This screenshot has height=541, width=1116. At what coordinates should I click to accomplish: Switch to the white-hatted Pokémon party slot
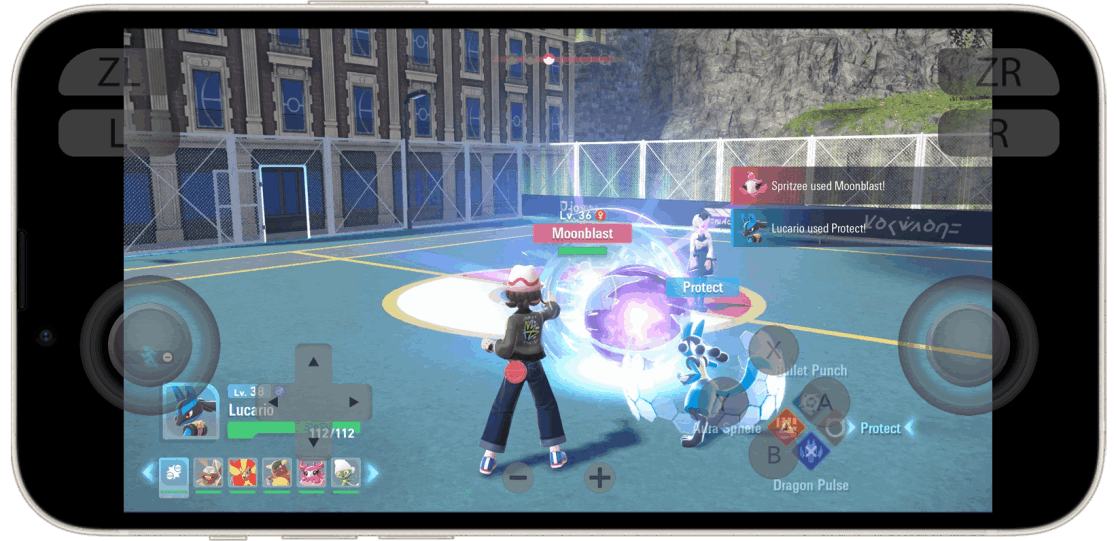pyautogui.click(x=345, y=472)
